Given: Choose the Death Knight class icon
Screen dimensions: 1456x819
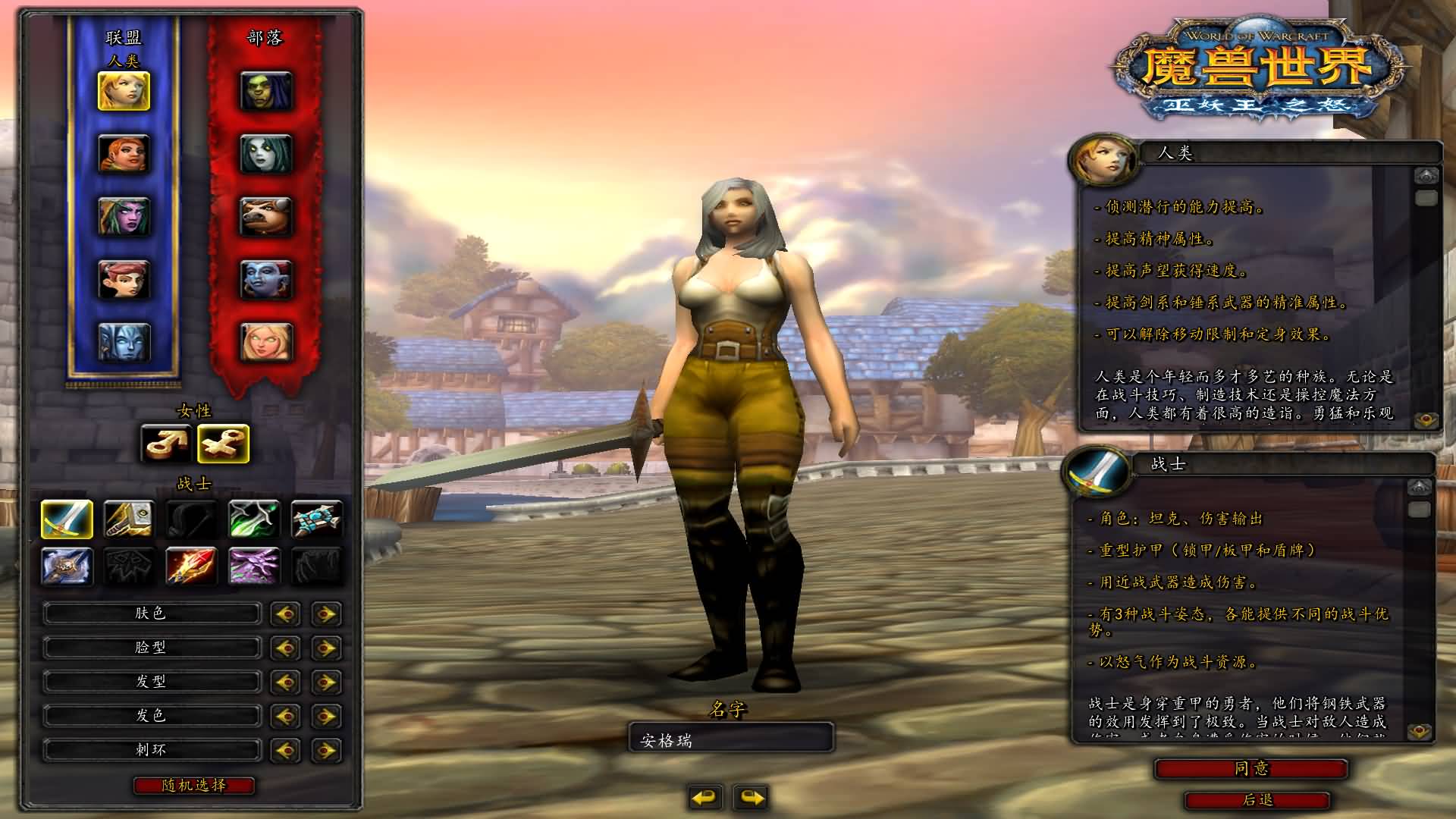Looking at the screenshot, I should [x=67, y=566].
